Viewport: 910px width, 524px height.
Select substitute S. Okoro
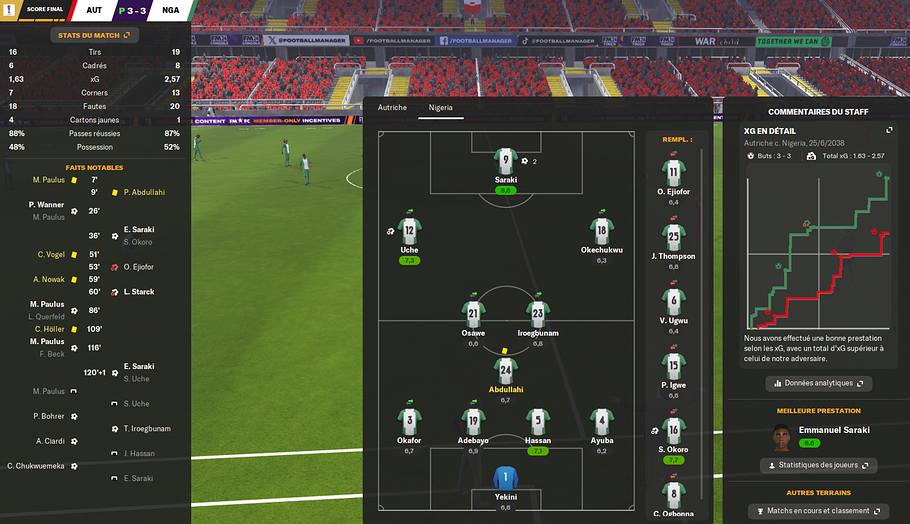pyautogui.click(x=675, y=431)
